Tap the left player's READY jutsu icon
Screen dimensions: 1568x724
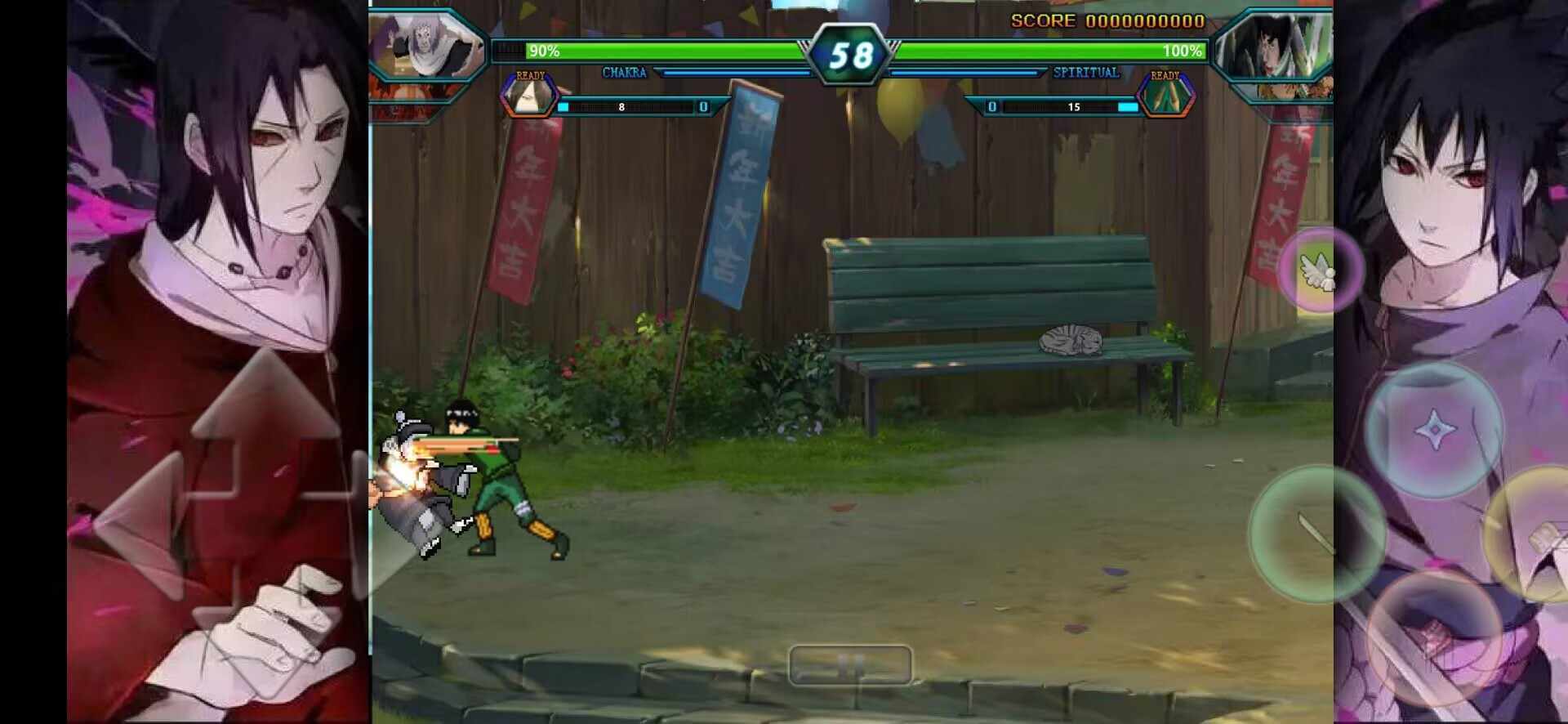(529, 96)
